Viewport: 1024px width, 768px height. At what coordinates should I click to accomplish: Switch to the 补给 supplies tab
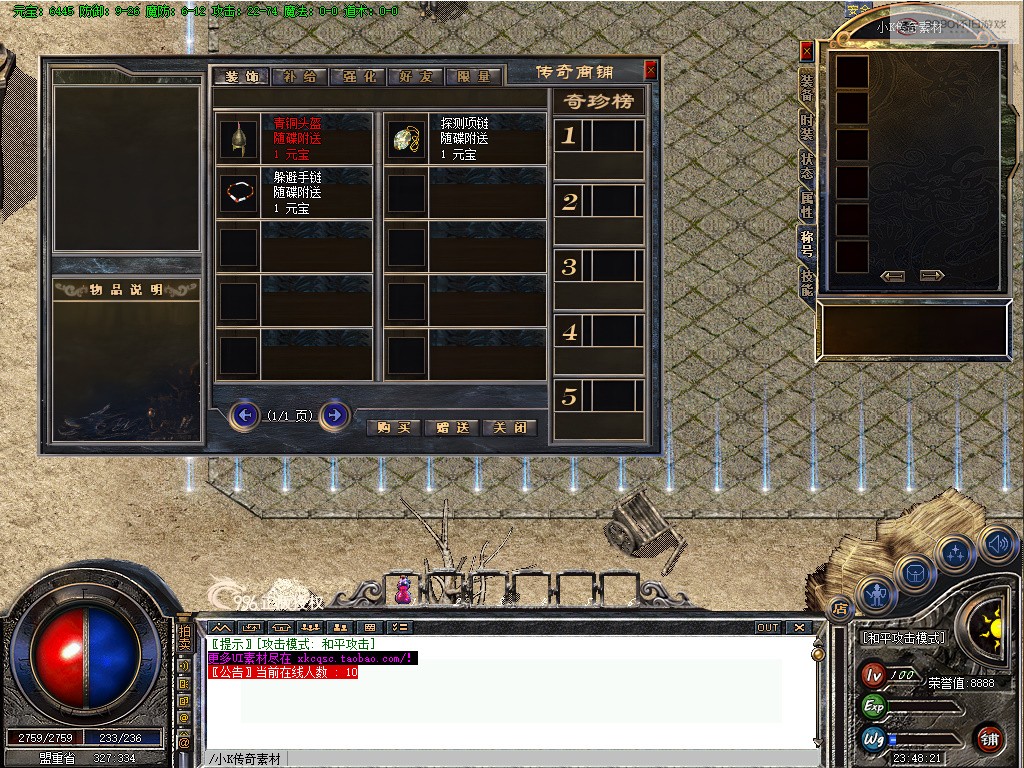(x=299, y=76)
